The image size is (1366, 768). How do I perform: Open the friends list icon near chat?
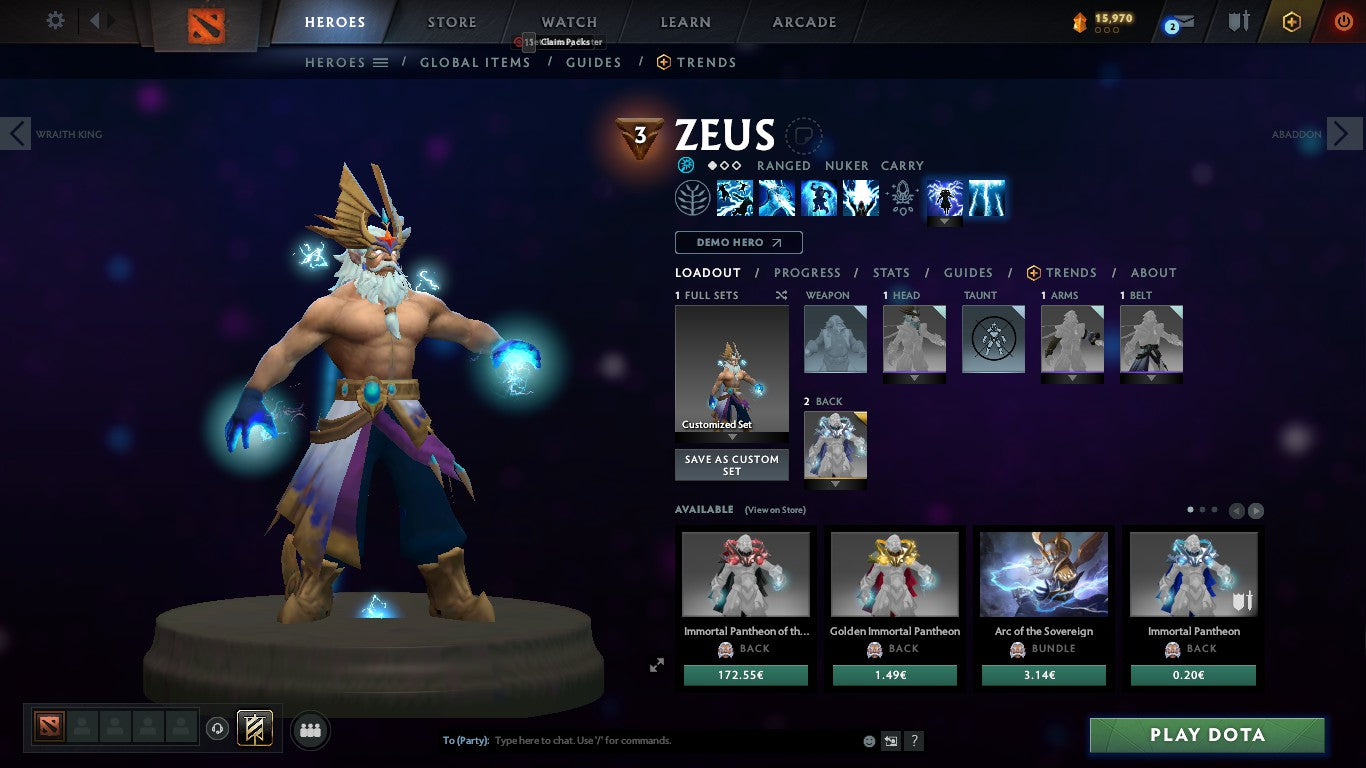click(310, 730)
